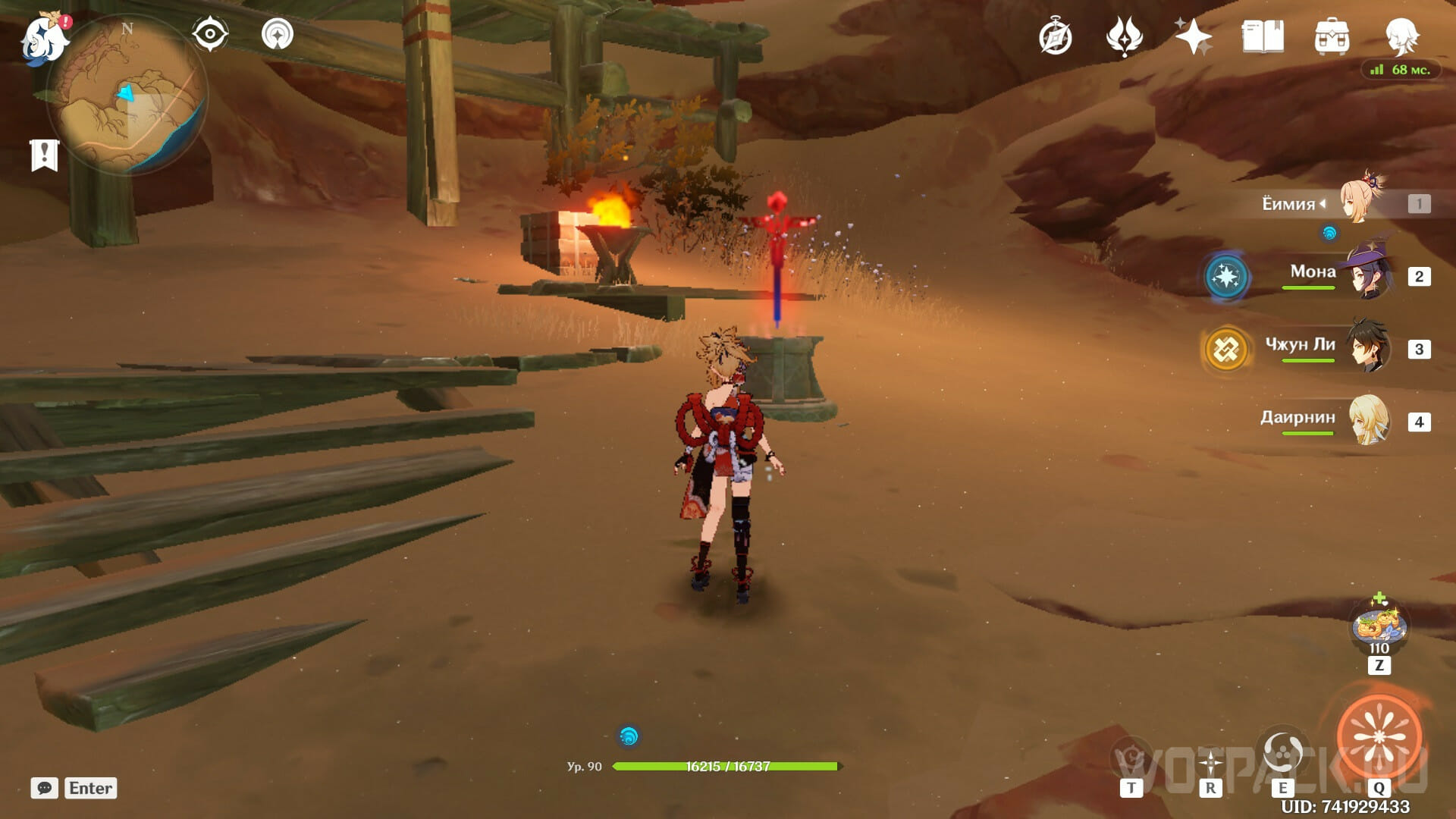Viewport: 1456px width, 819px height.
Task: Switch to party member Мона
Action: 1370,275
